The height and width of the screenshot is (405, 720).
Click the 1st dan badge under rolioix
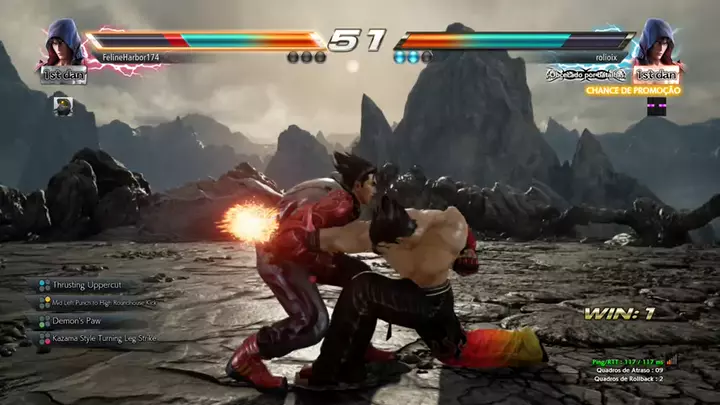658,75
